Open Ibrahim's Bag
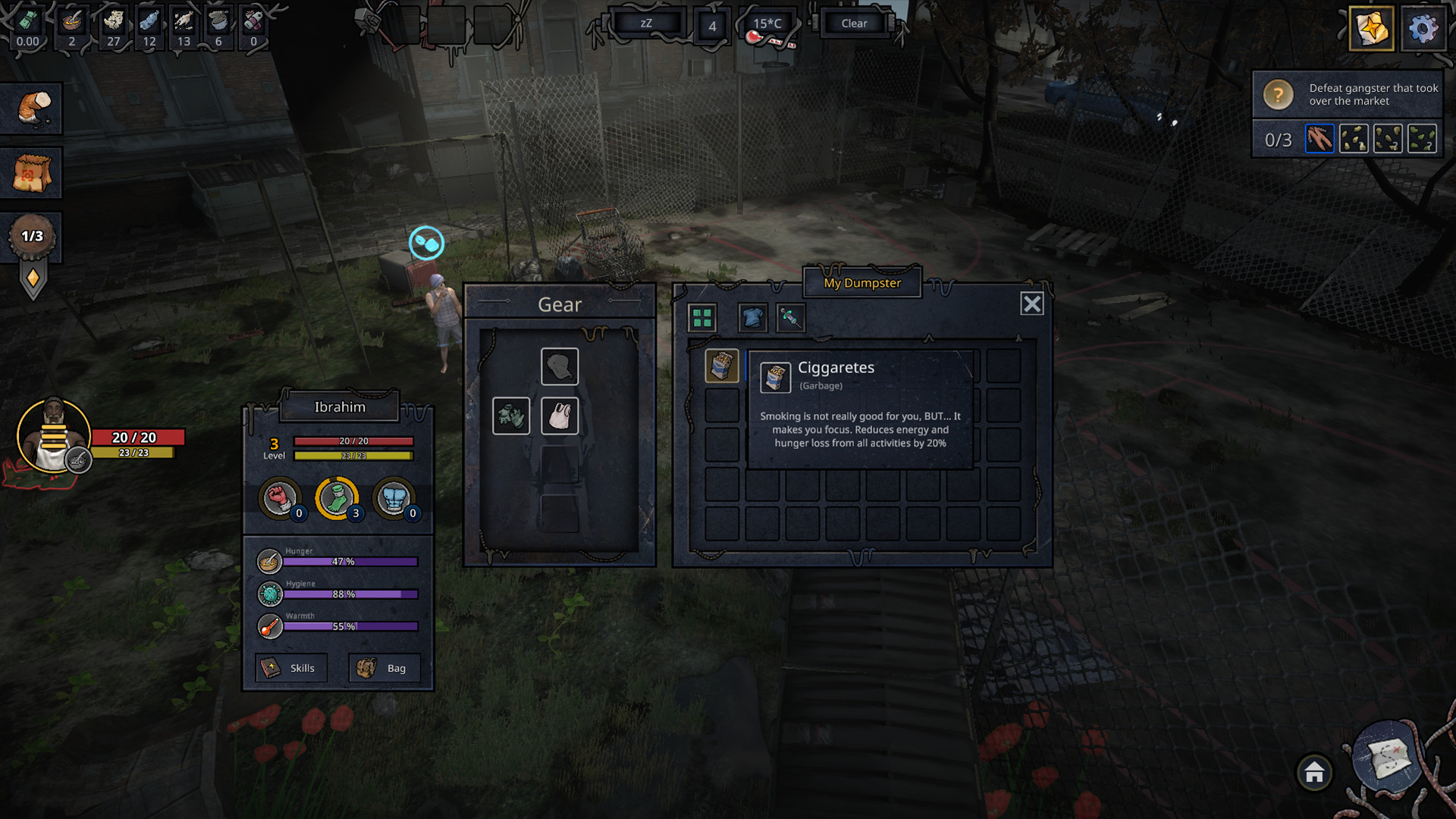This screenshot has width=1456, height=819. [x=385, y=668]
